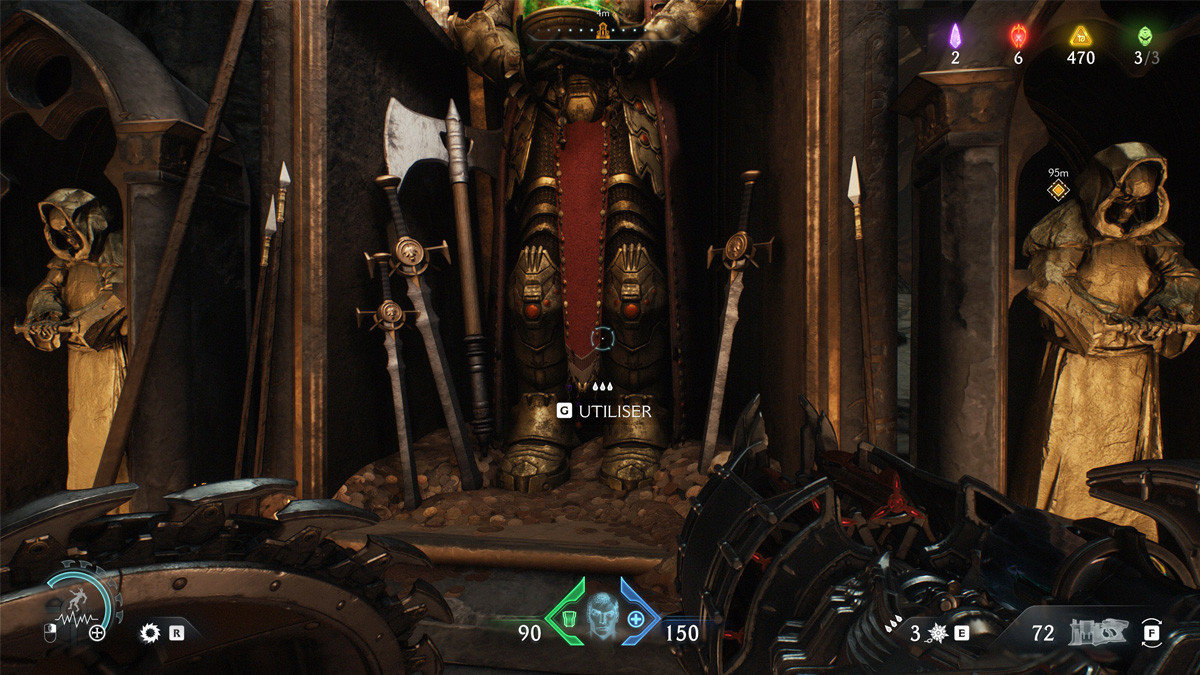Click the circular saw shield ability icon

(x=151, y=632)
